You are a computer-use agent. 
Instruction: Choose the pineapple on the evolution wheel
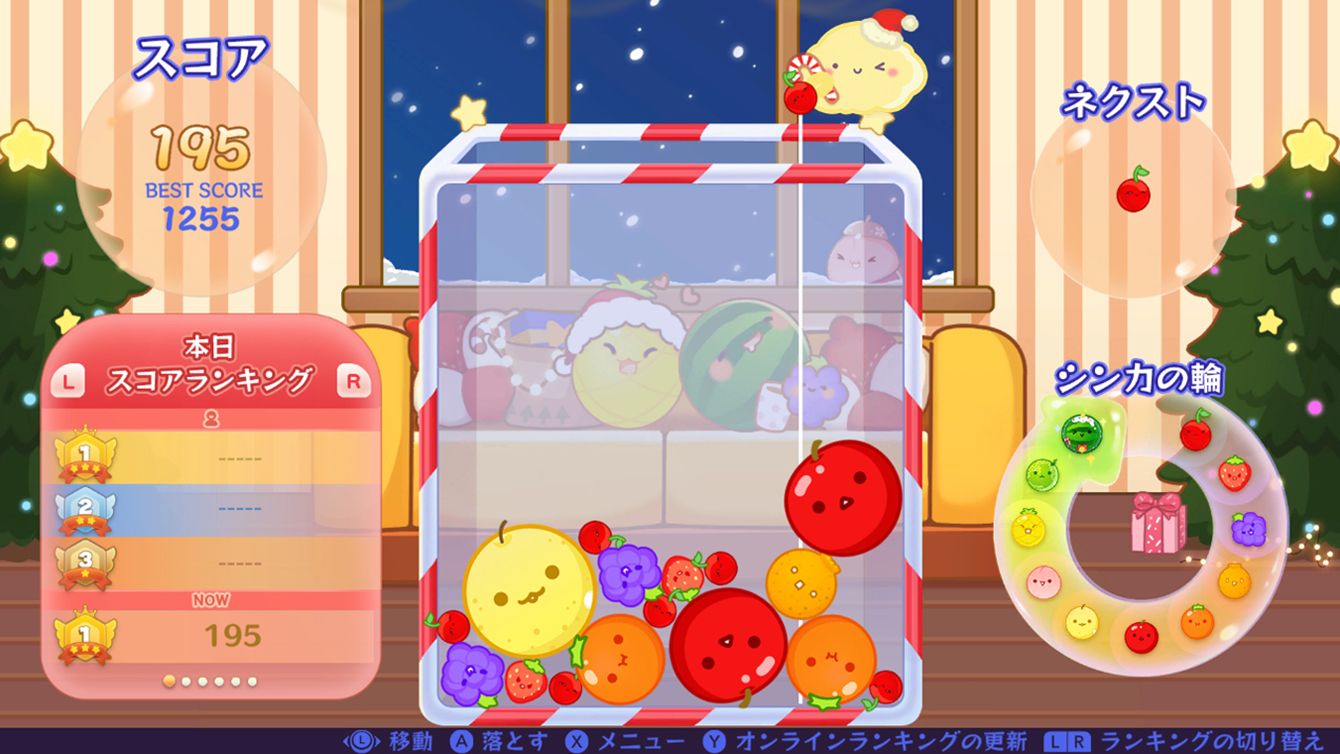[1027, 526]
